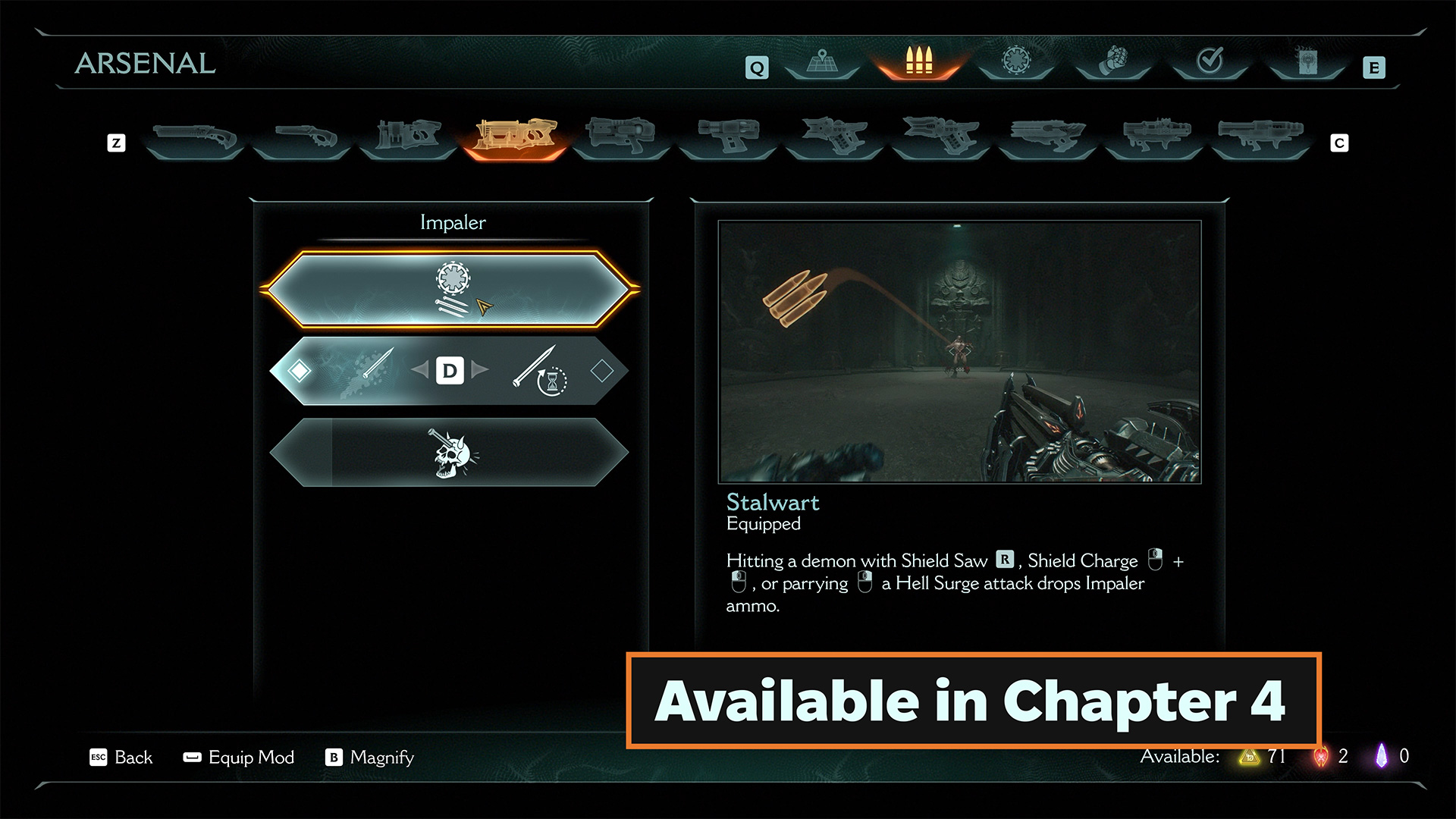Choose the spike with hourglass mod option
Image resolution: width=1456 pixels, height=819 pixels.
[540, 371]
